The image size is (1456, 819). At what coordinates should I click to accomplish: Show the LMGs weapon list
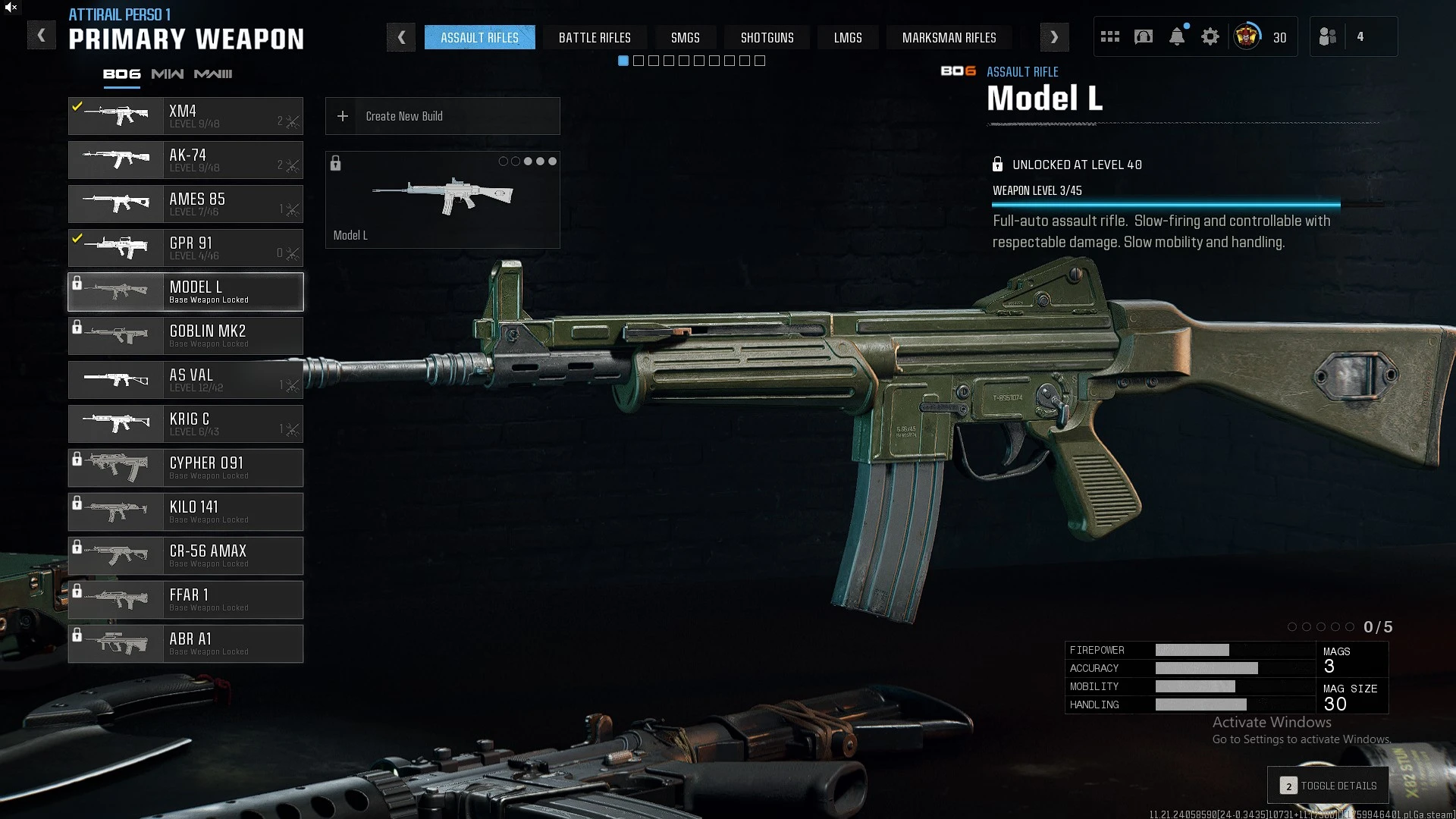click(848, 37)
